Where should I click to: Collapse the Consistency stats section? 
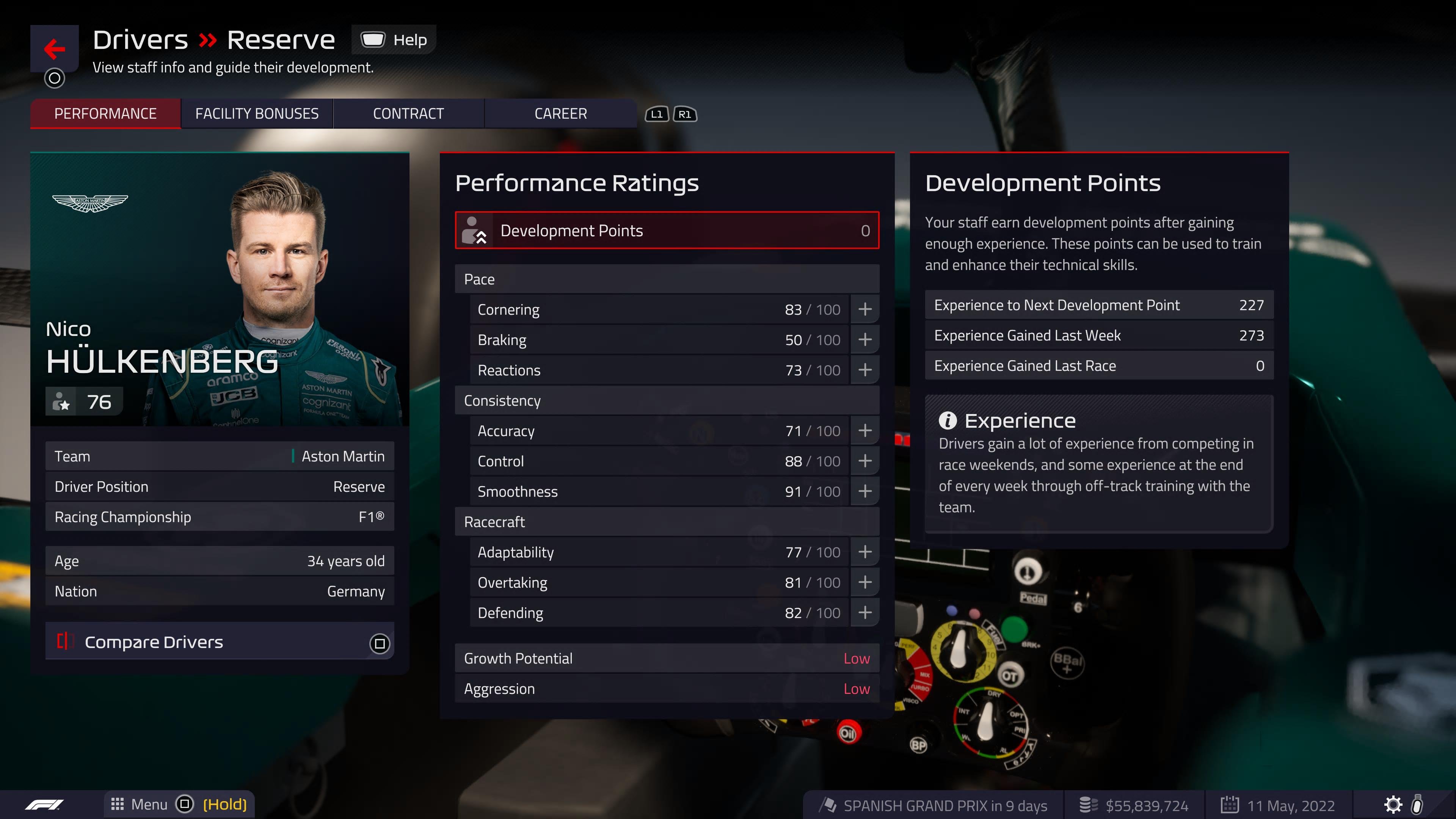pos(667,401)
